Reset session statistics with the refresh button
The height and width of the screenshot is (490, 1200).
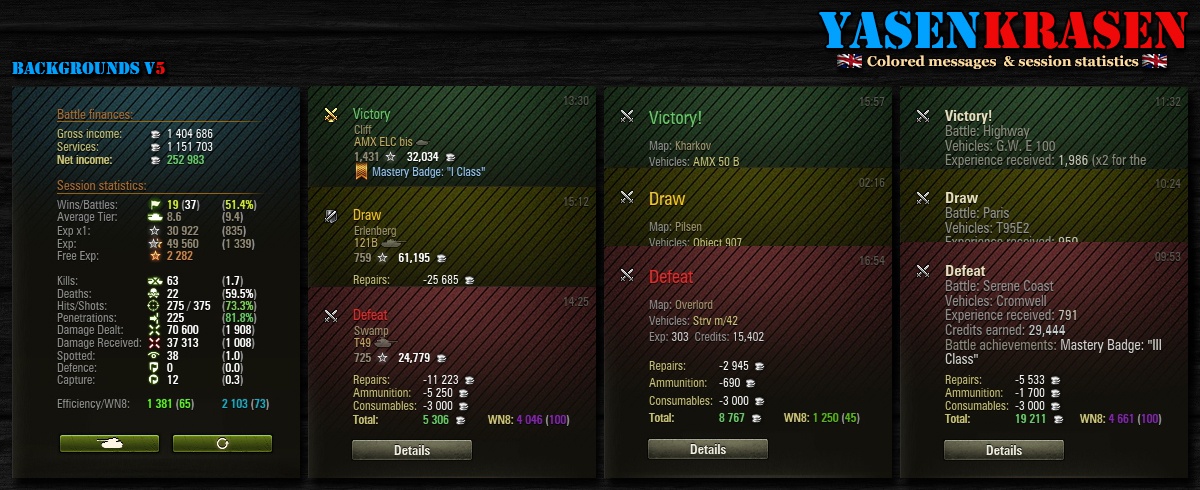pos(222,443)
